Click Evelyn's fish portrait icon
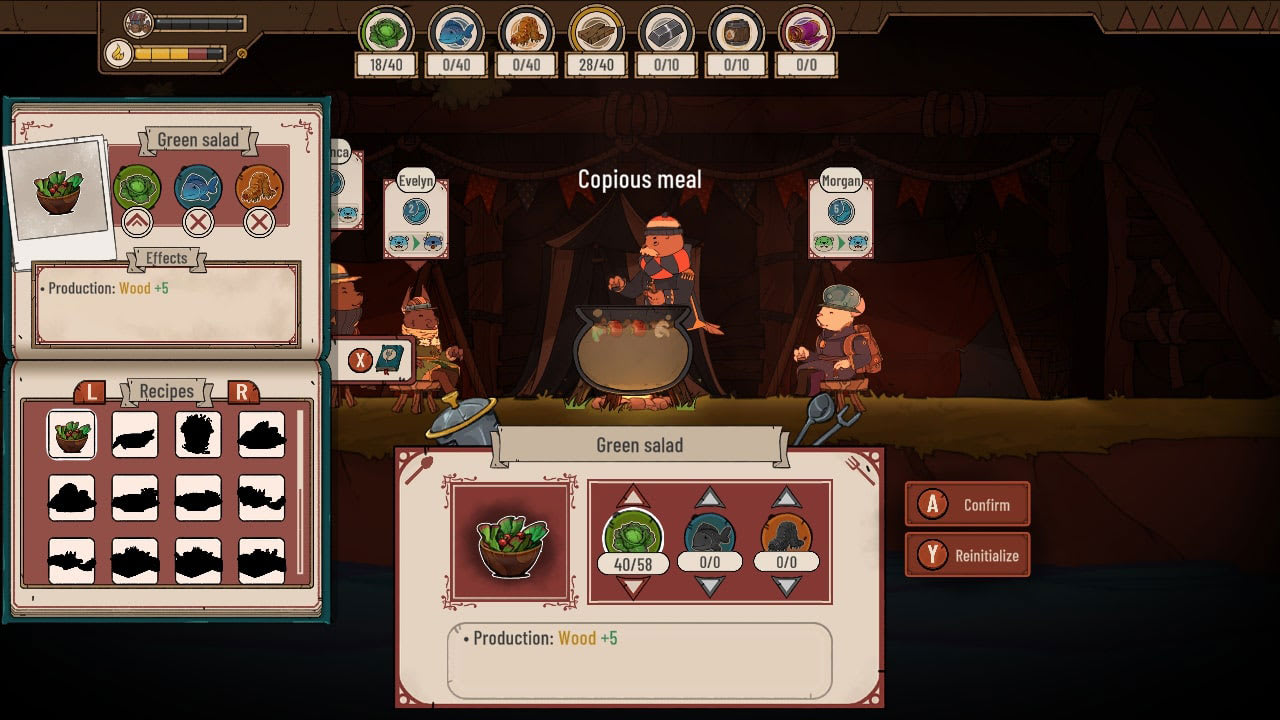 point(415,212)
